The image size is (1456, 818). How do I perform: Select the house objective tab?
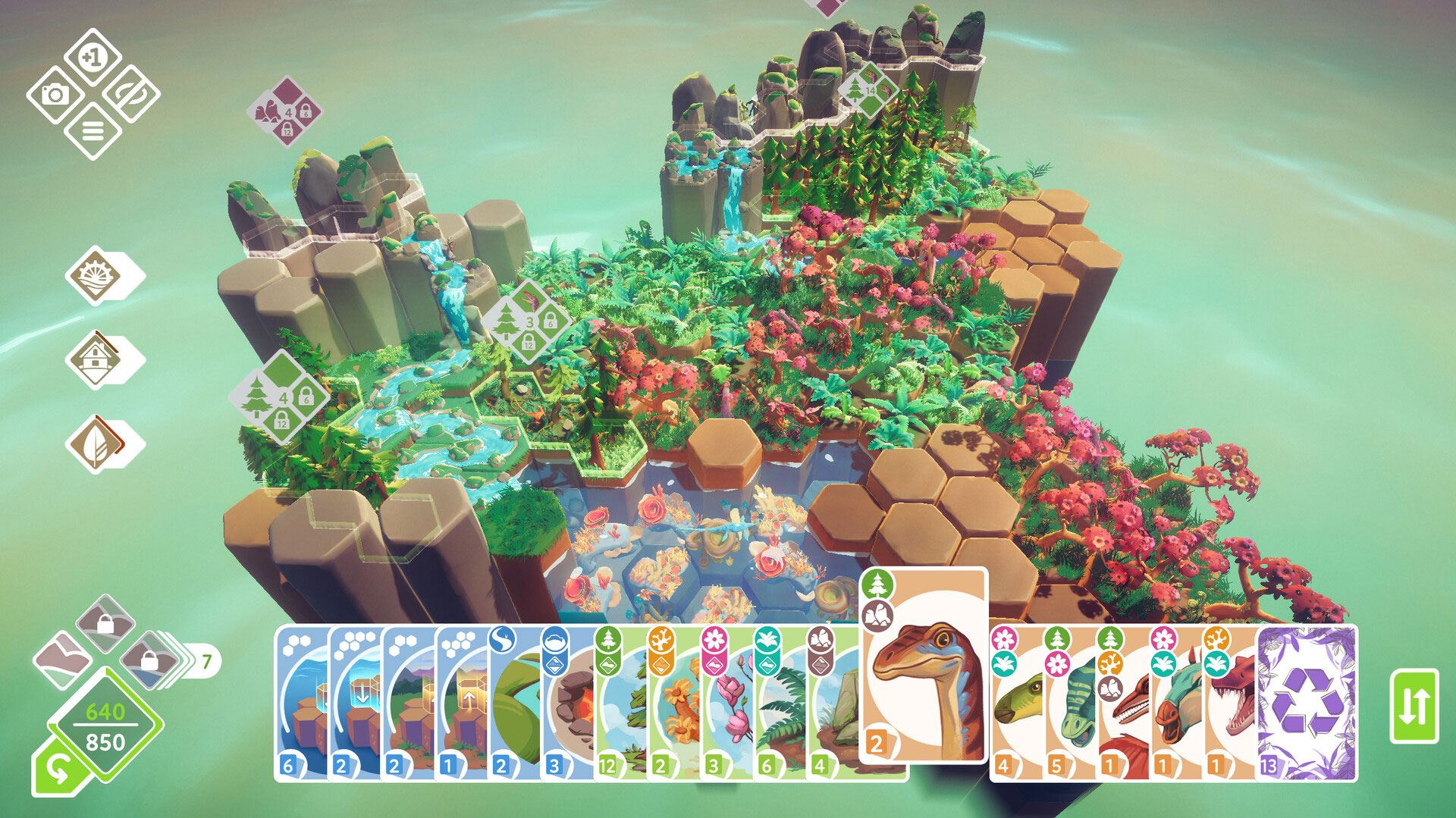point(97,359)
